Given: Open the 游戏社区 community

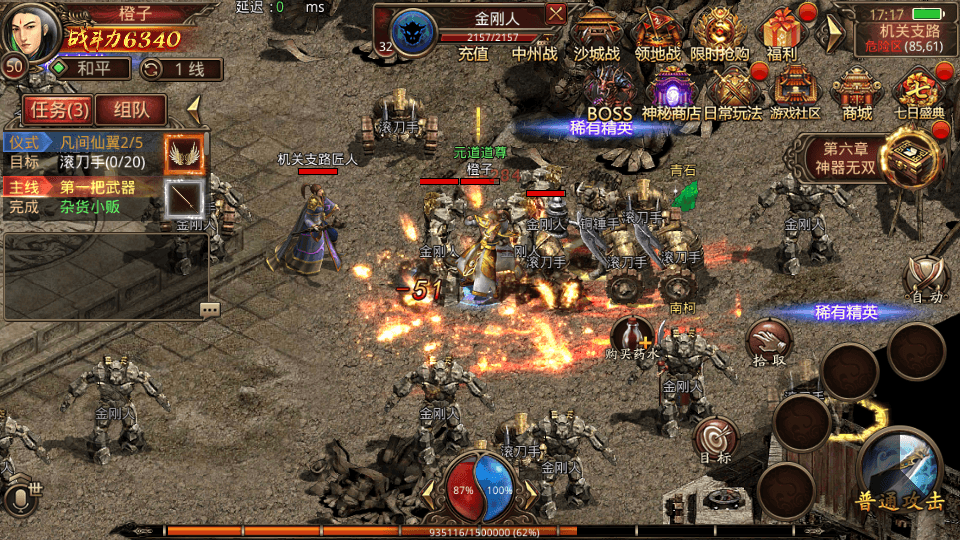Looking at the screenshot, I should pyautogui.click(x=795, y=93).
